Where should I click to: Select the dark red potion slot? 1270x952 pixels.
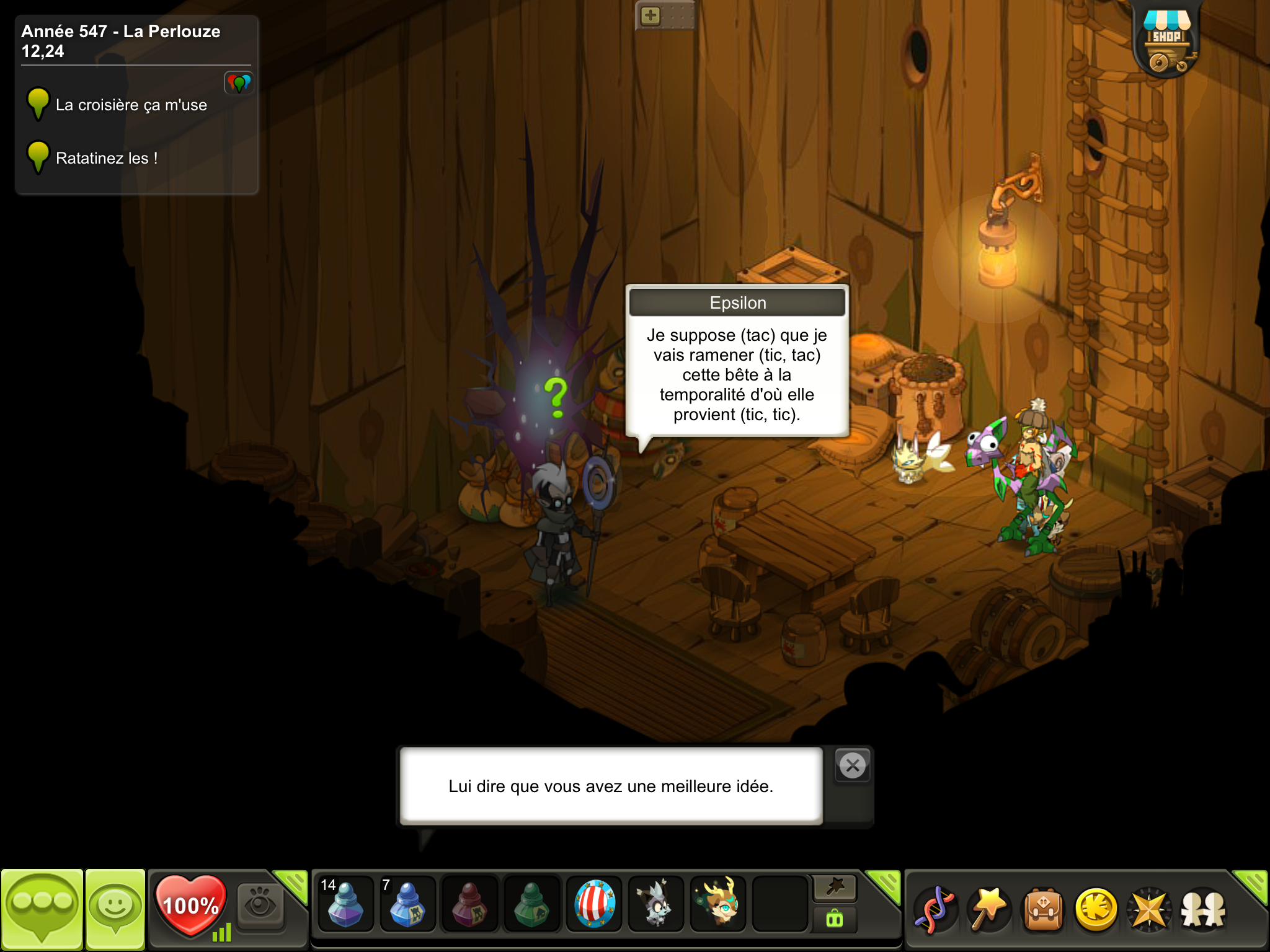469,905
